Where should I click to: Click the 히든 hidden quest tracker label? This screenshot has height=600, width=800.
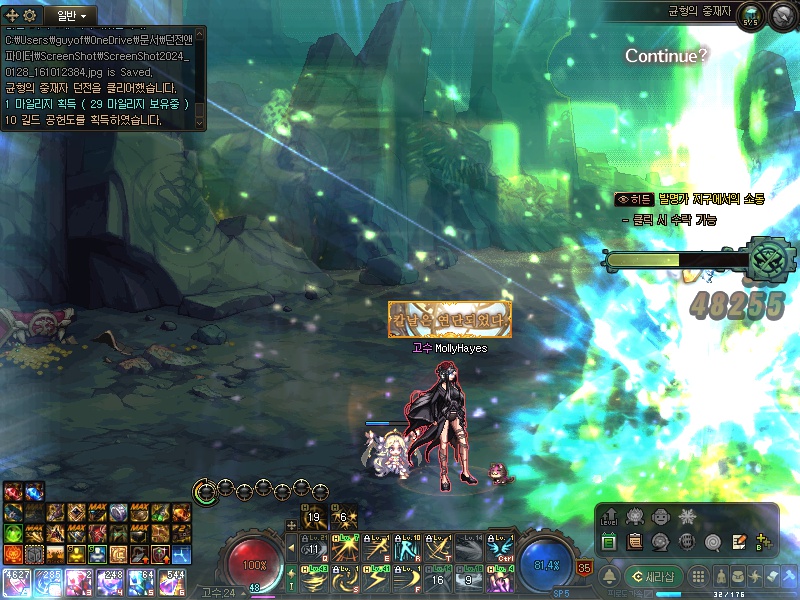pyautogui.click(x=633, y=200)
